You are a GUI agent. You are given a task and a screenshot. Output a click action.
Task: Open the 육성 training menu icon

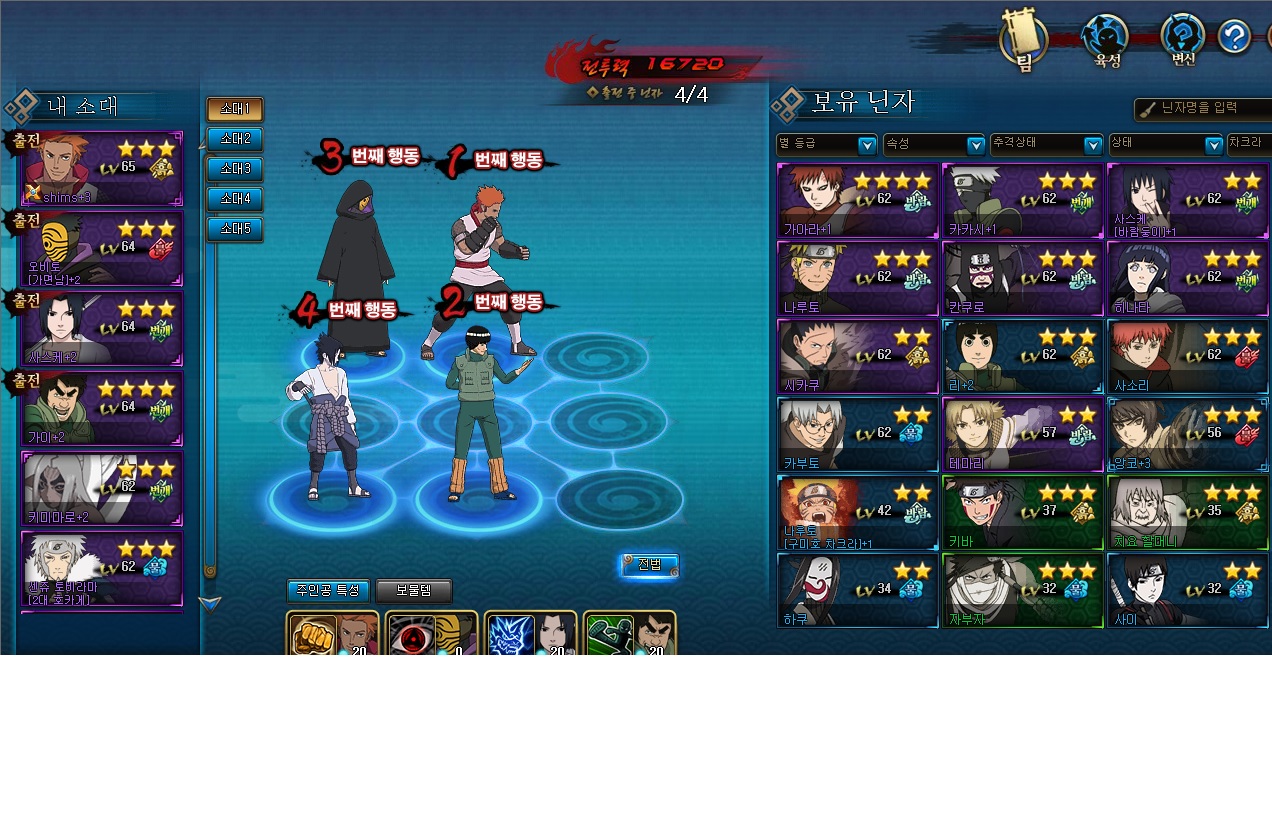tap(1106, 40)
